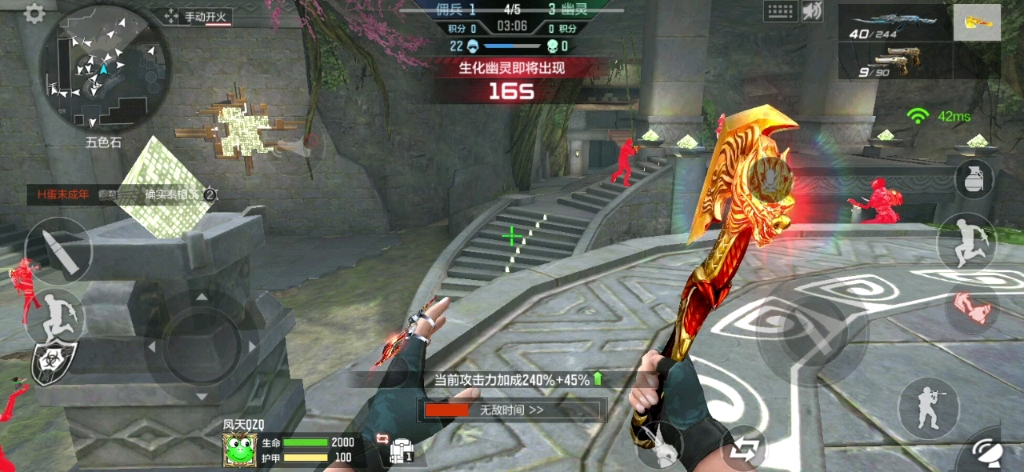1024x472 pixels.
Task: Throw a grenade with the grenade button
Action: pyautogui.click(x=972, y=181)
